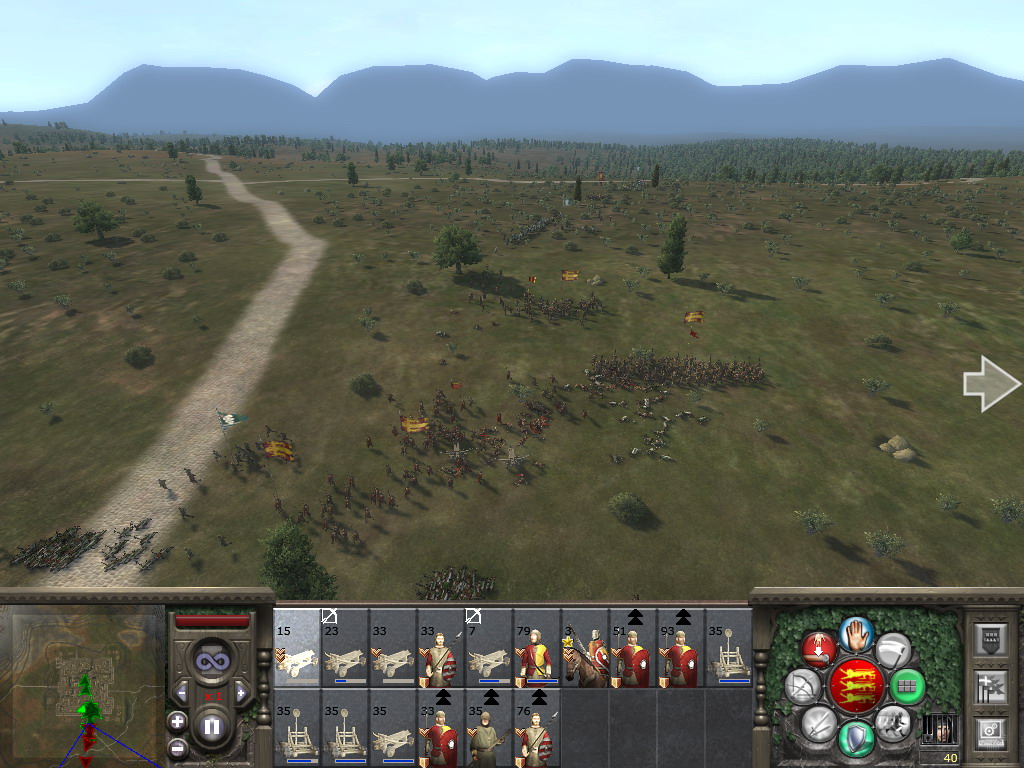1024x768 pixels.
Task: Toggle the green tight formation button
Action: 907,687
